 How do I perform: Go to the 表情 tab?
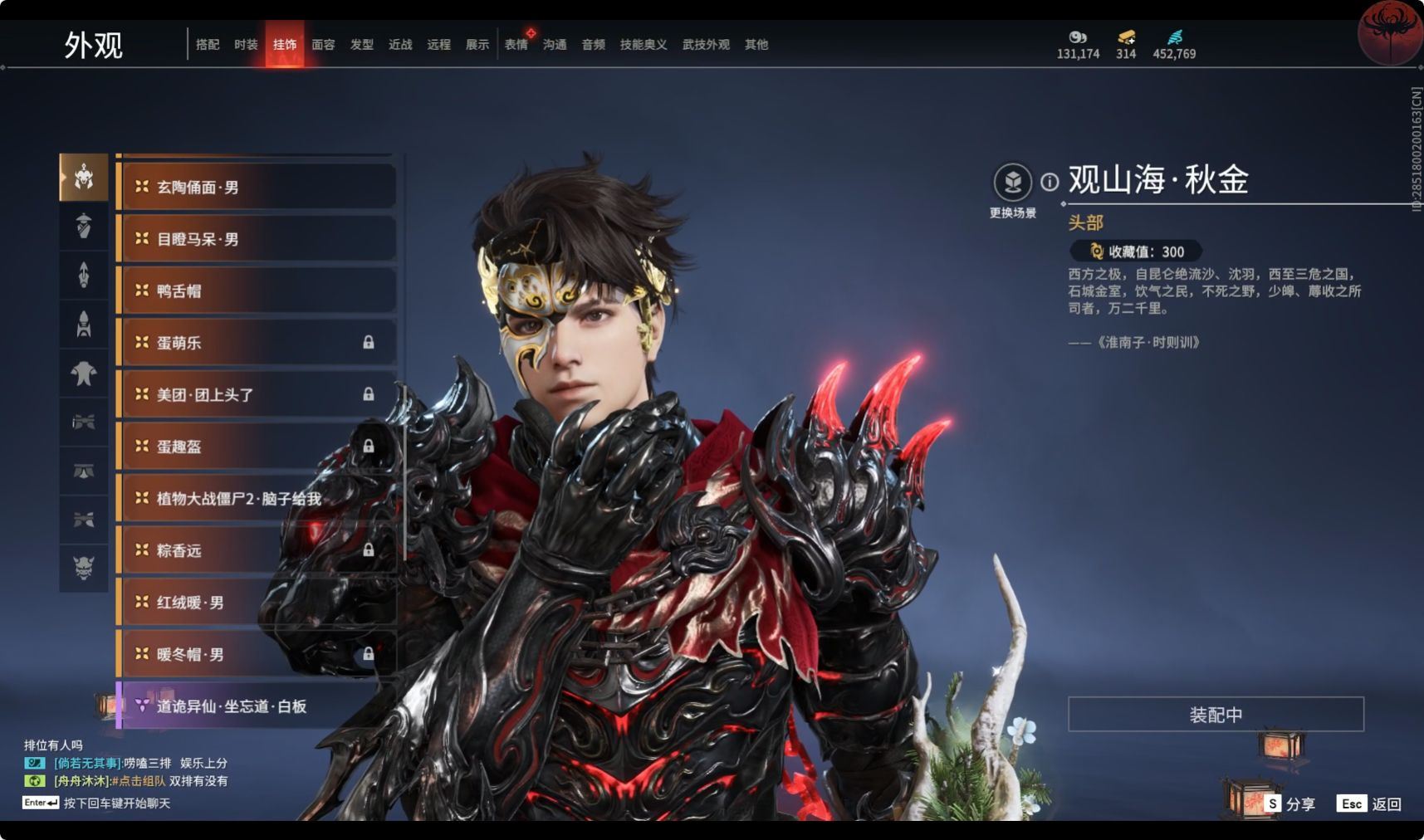(516, 45)
